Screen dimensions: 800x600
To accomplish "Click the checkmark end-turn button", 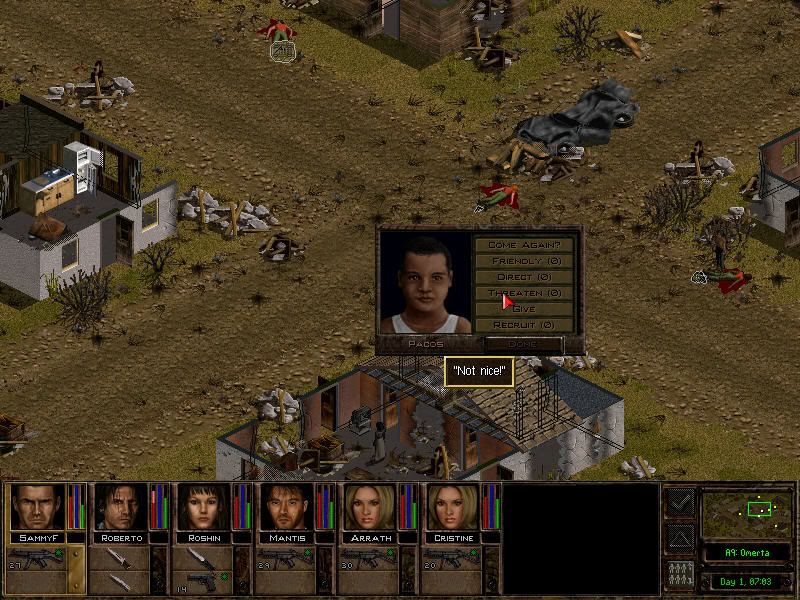I will 679,502.
